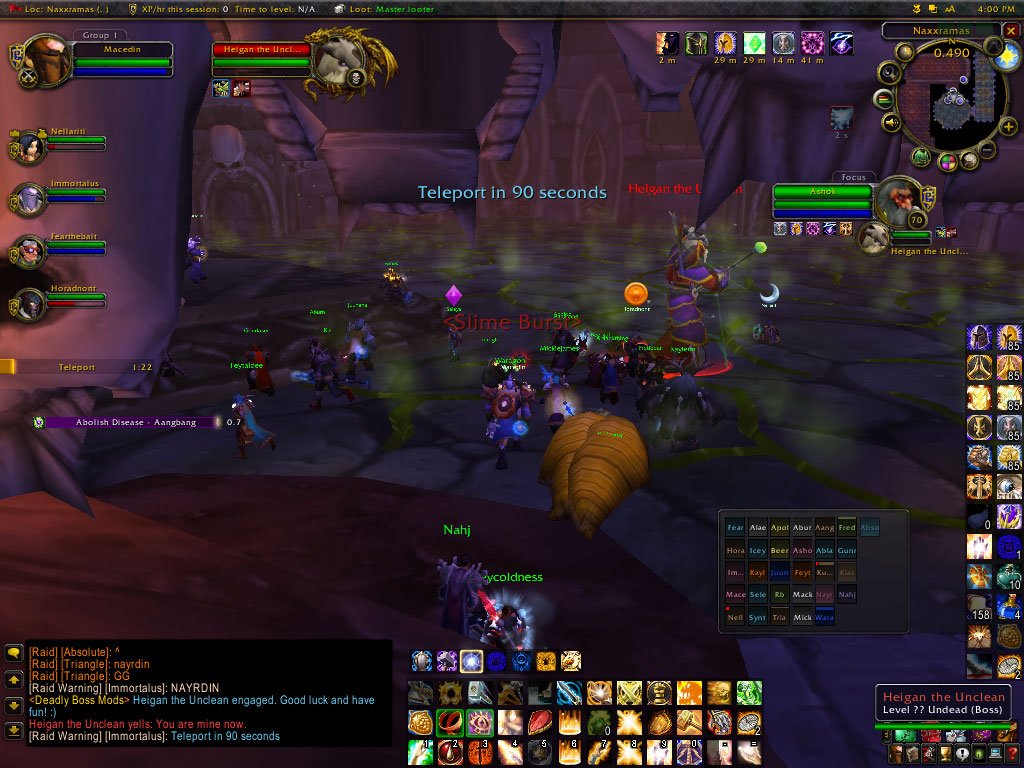Screen dimensions: 1024x768
Task: Click the Mick raid grid cell
Action: (x=802, y=617)
